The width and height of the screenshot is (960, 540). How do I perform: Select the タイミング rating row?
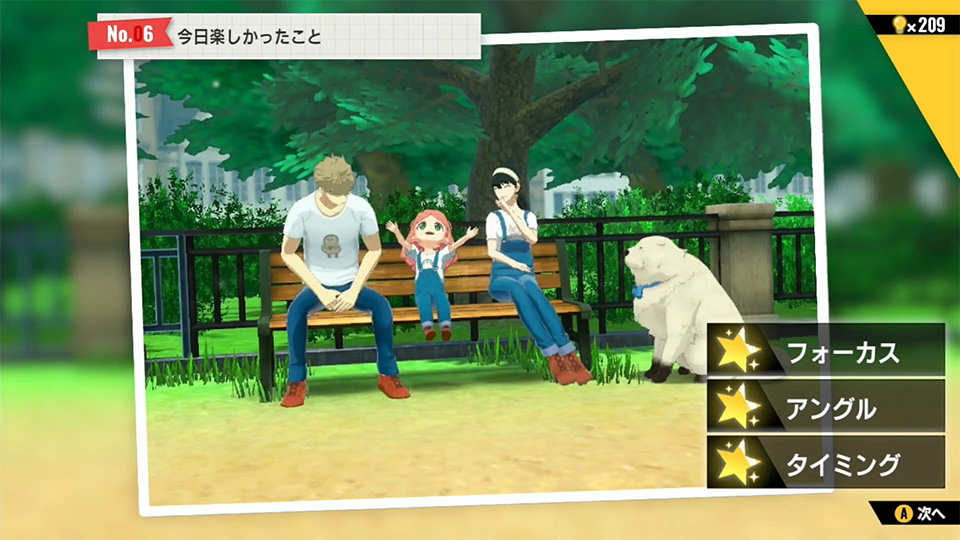click(x=826, y=463)
